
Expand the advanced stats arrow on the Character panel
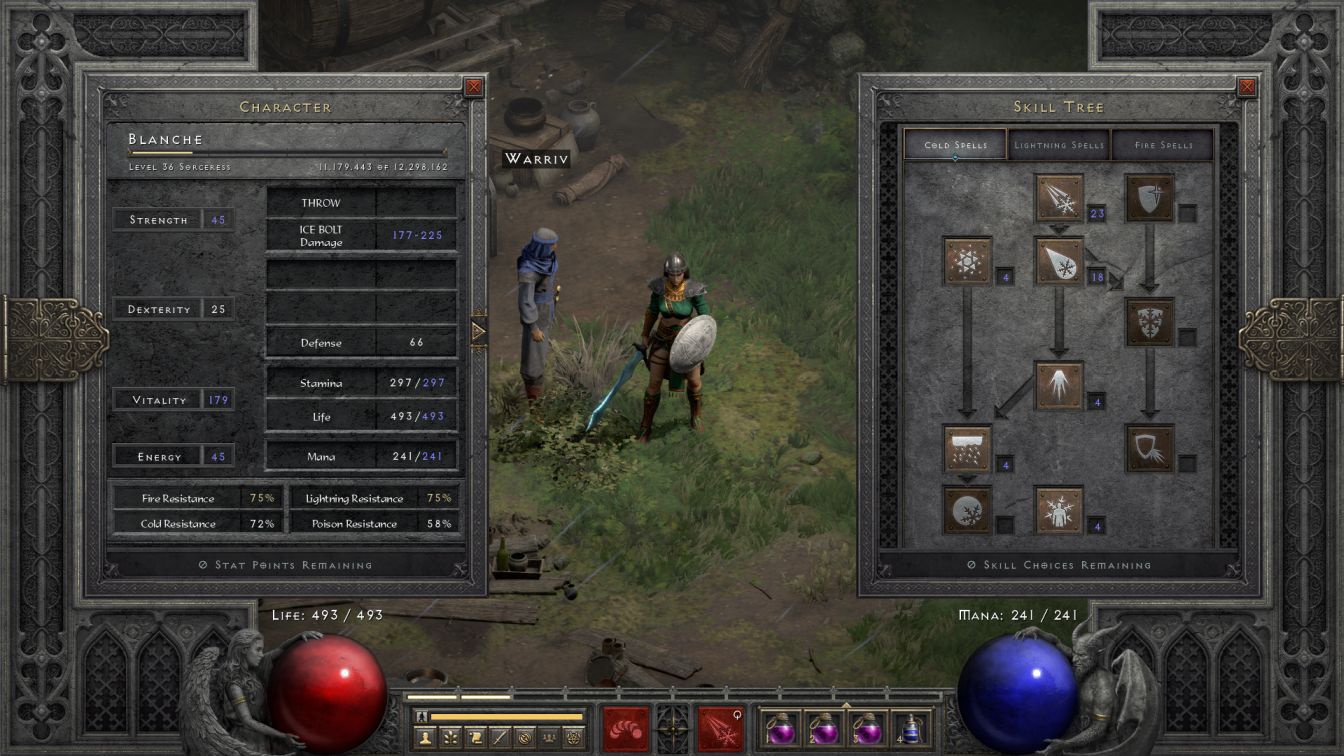(478, 330)
